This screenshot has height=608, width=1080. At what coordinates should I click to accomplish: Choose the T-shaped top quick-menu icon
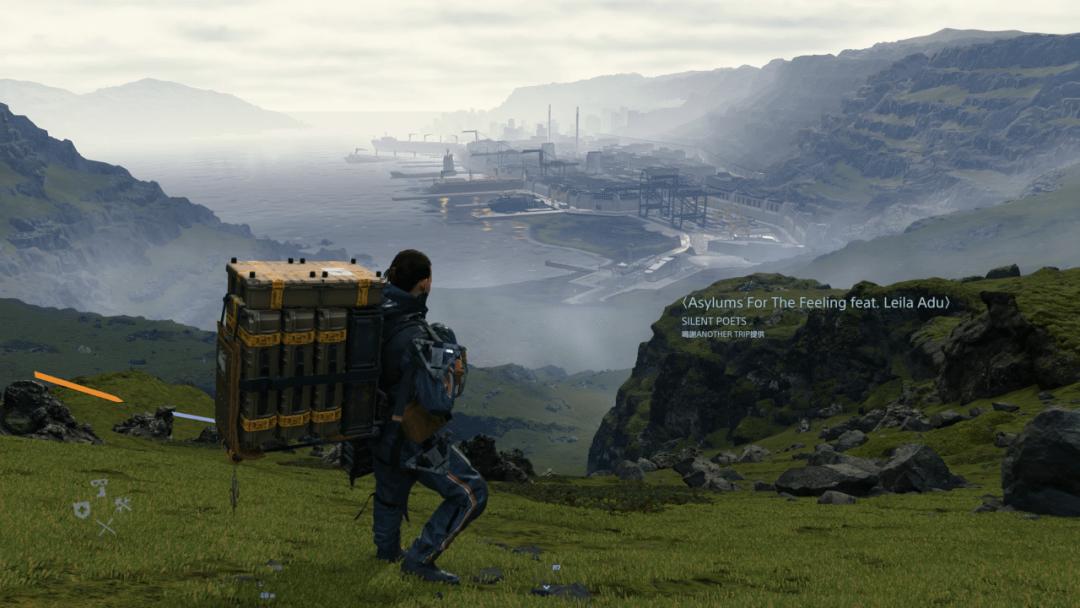pyautogui.click(x=99, y=488)
